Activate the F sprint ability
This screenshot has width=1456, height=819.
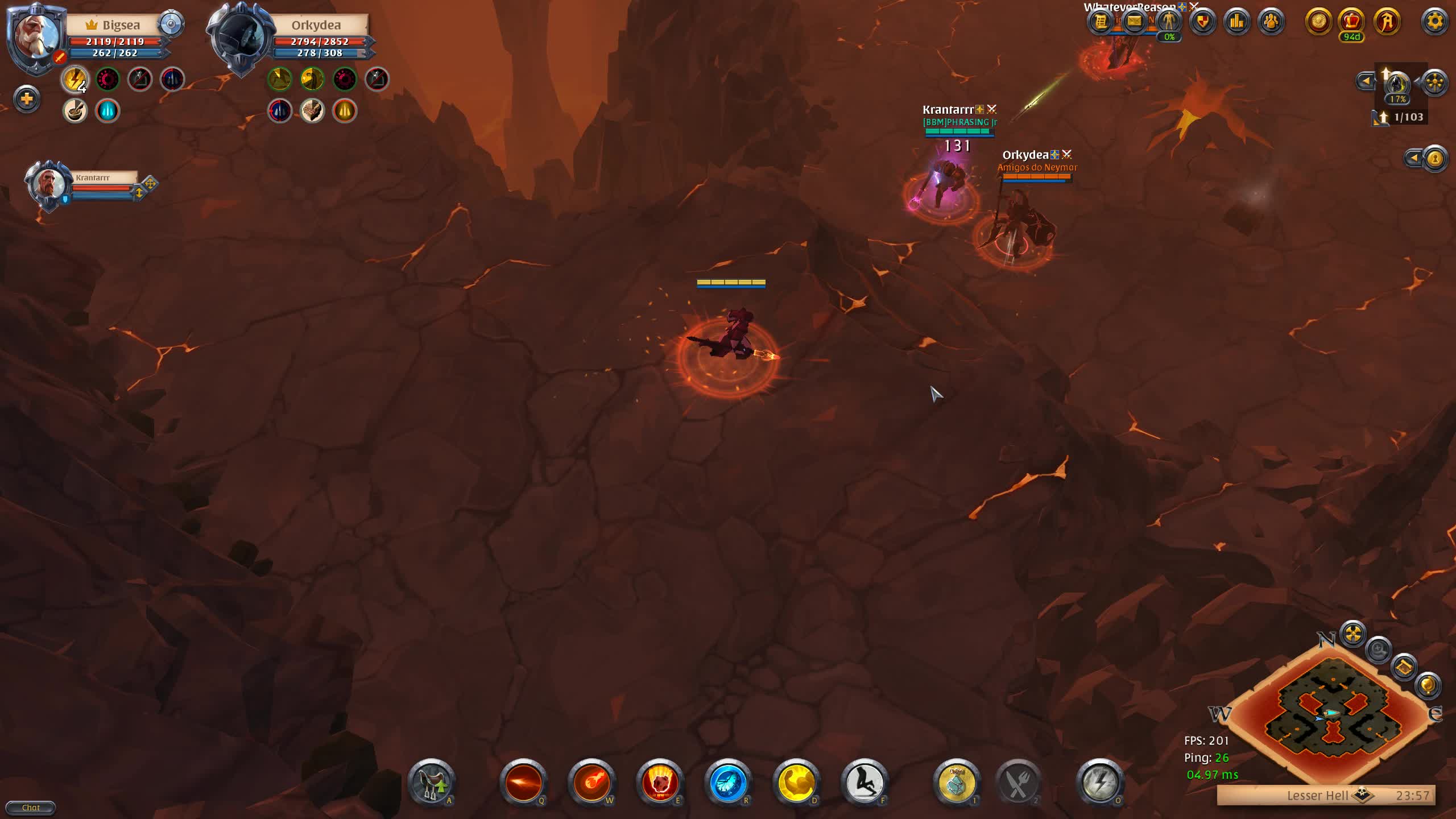[866, 784]
